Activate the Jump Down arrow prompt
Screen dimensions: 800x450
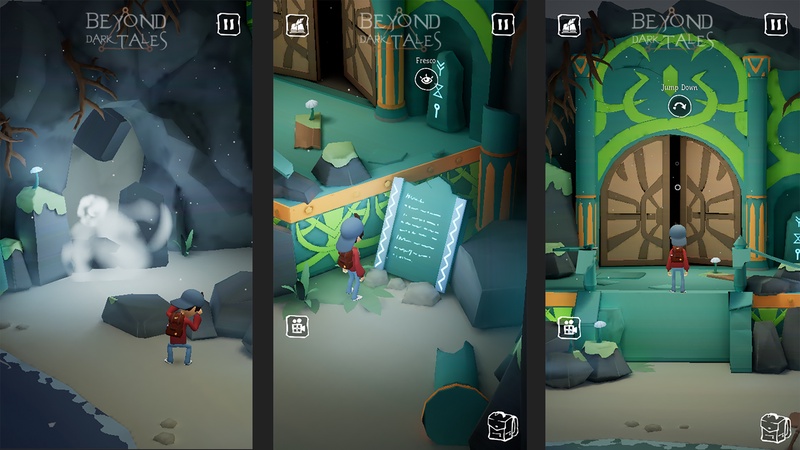[678, 106]
